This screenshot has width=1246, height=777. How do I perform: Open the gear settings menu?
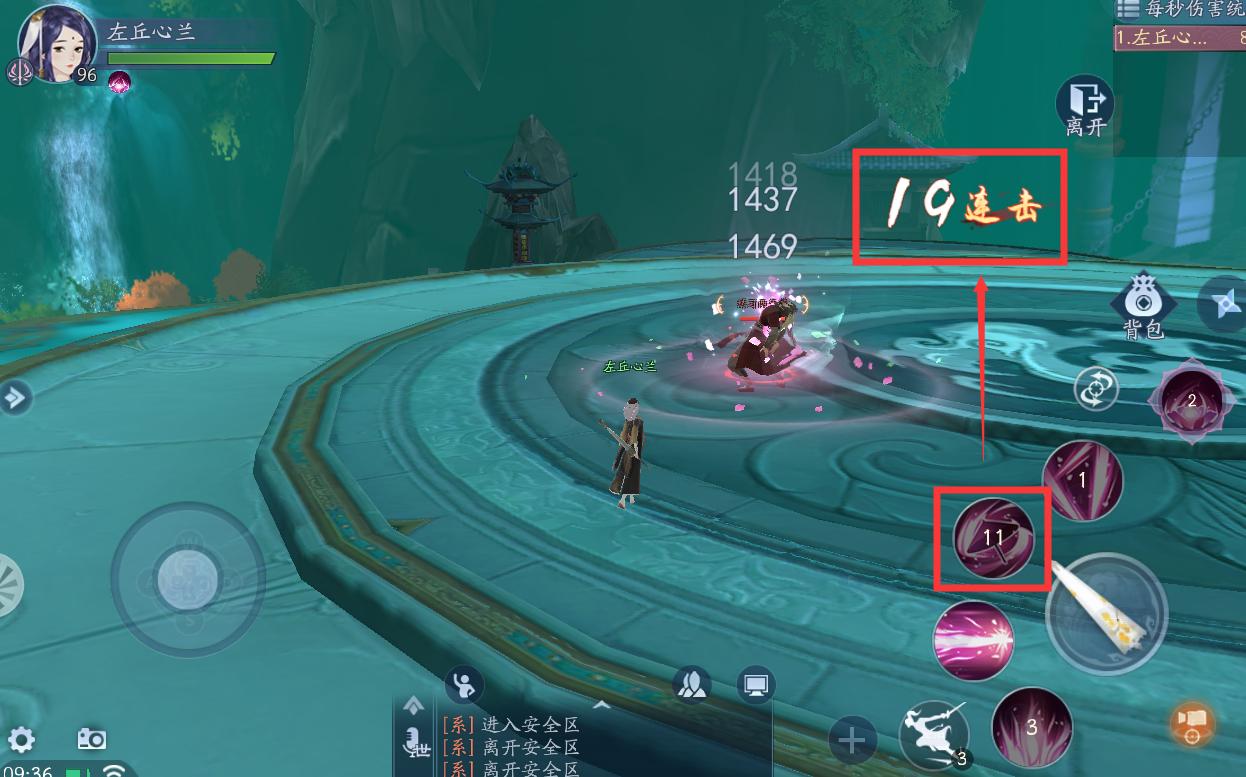coord(21,740)
